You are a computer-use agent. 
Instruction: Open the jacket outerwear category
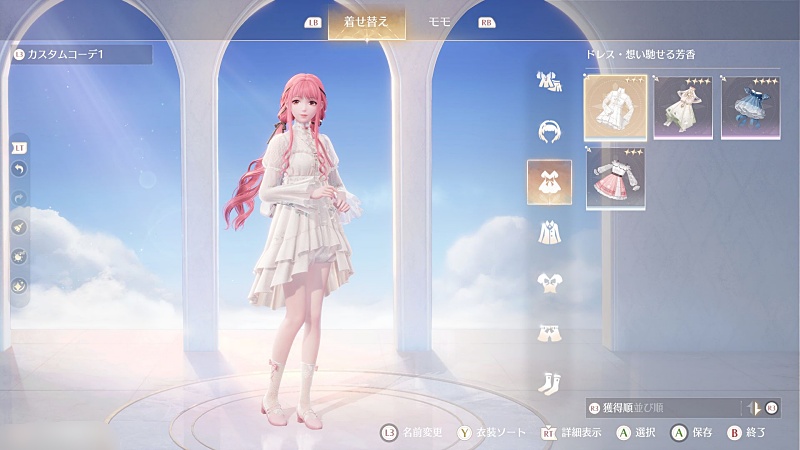(x=549, y=233)
